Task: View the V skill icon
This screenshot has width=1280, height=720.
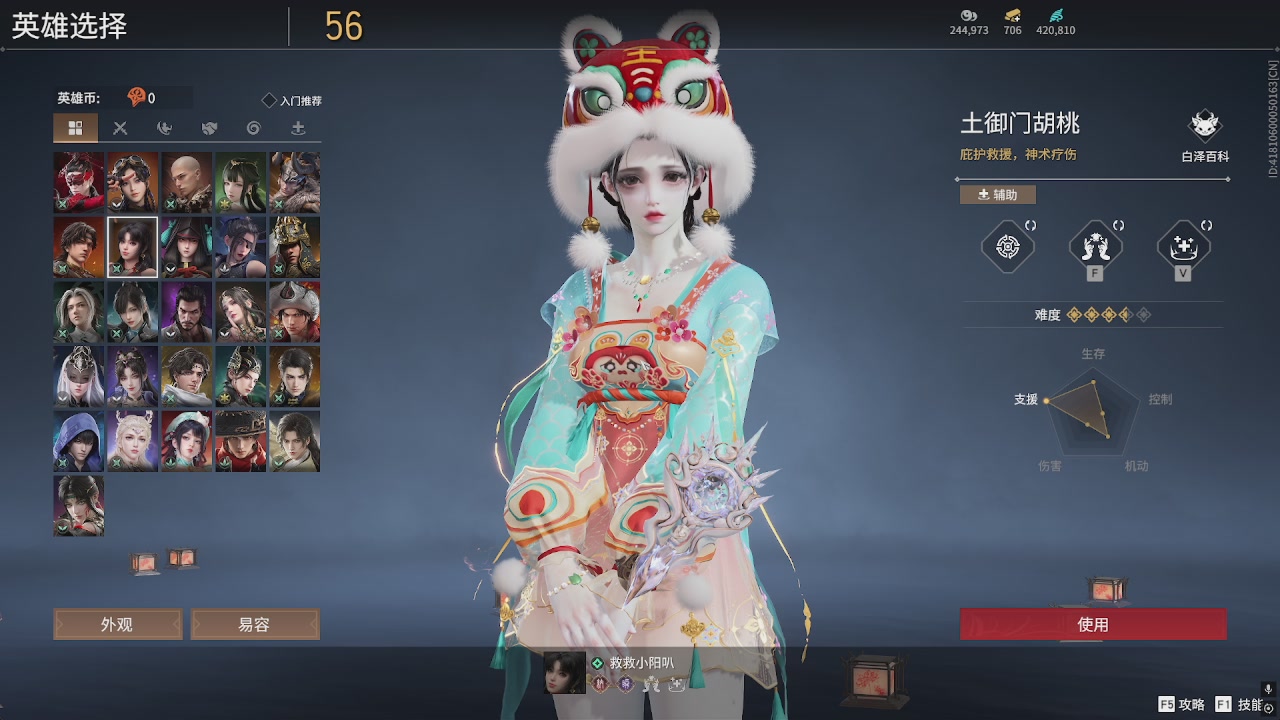Action: coord(1183,244)
